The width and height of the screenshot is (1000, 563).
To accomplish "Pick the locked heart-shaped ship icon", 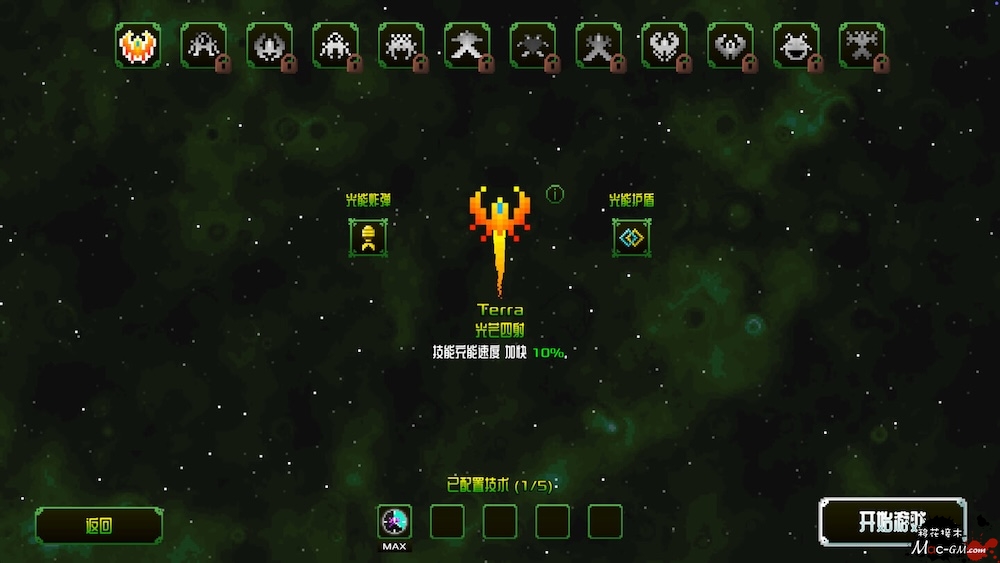I will pos(664,45).
